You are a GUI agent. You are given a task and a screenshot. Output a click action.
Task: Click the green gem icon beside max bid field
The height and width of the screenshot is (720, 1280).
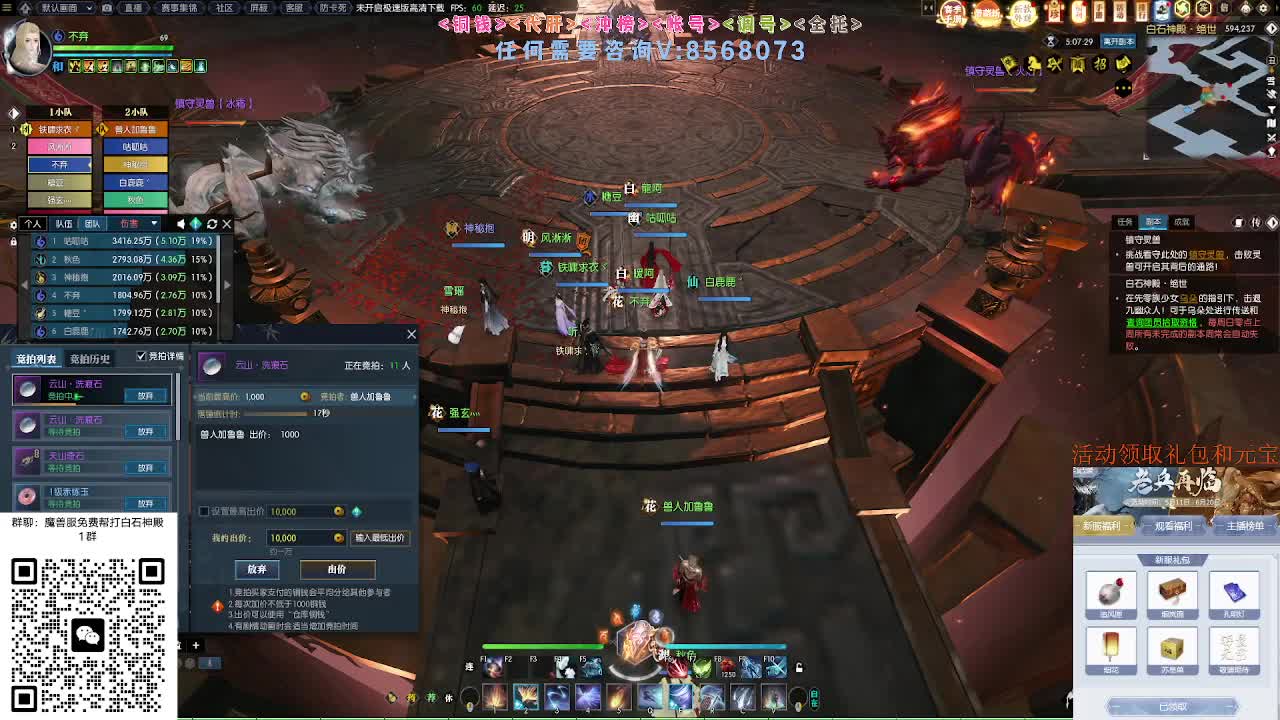356,512
